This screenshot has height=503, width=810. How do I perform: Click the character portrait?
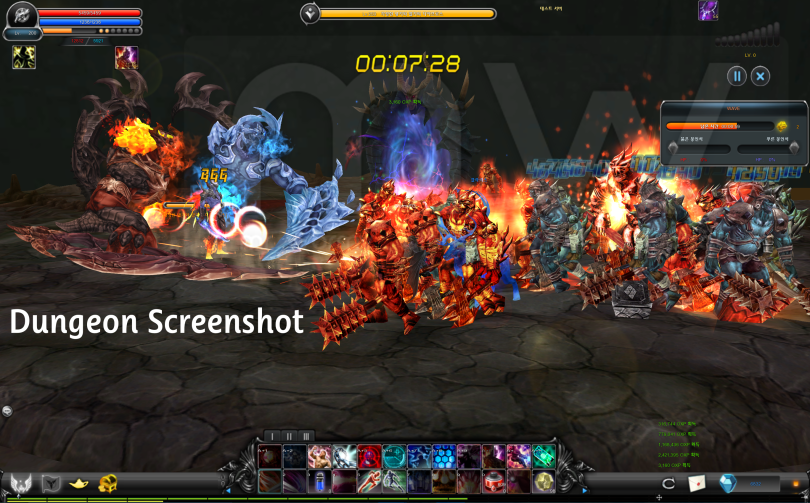tap(22, 17)
